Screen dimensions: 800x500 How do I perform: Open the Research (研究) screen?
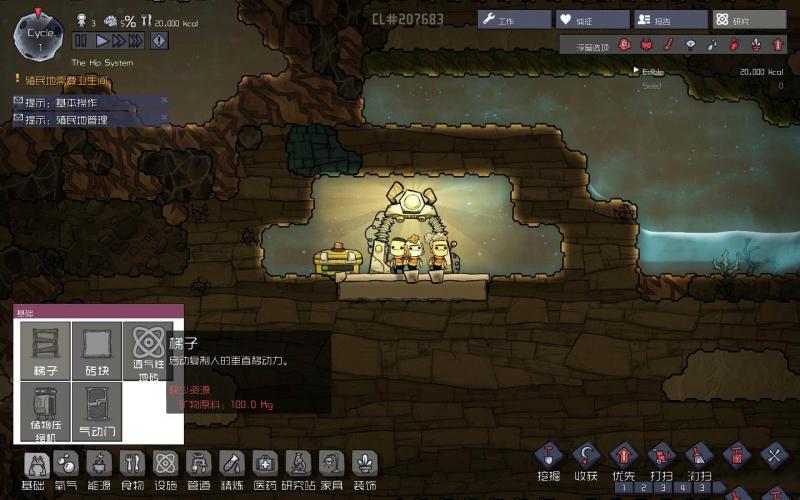coord(749,19)
